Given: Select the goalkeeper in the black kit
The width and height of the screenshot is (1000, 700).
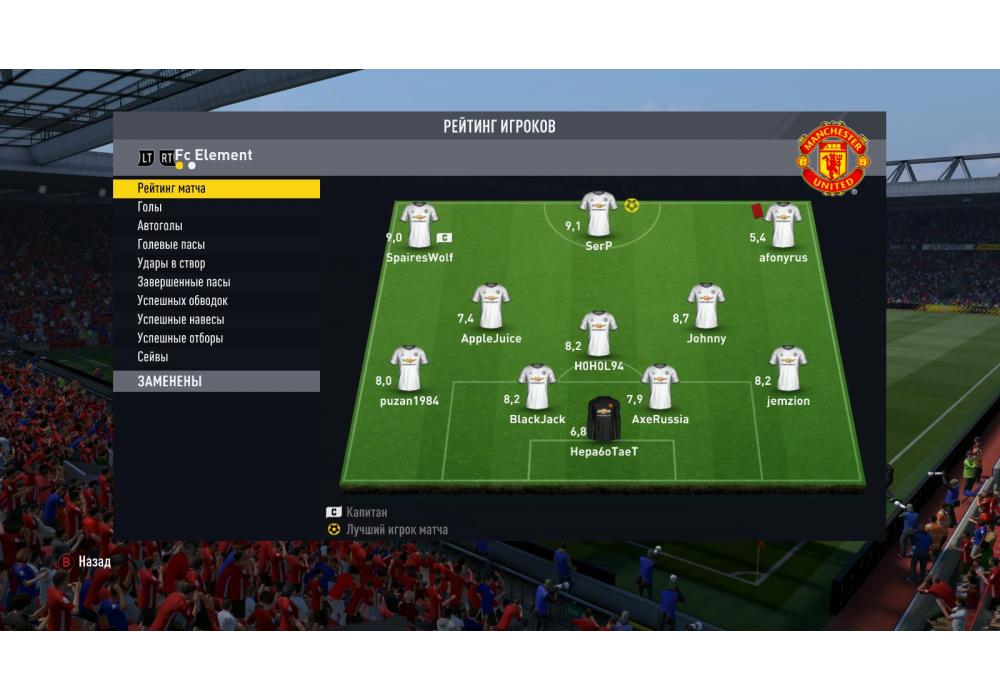Looking at the screenshot, I should point(603,418).
